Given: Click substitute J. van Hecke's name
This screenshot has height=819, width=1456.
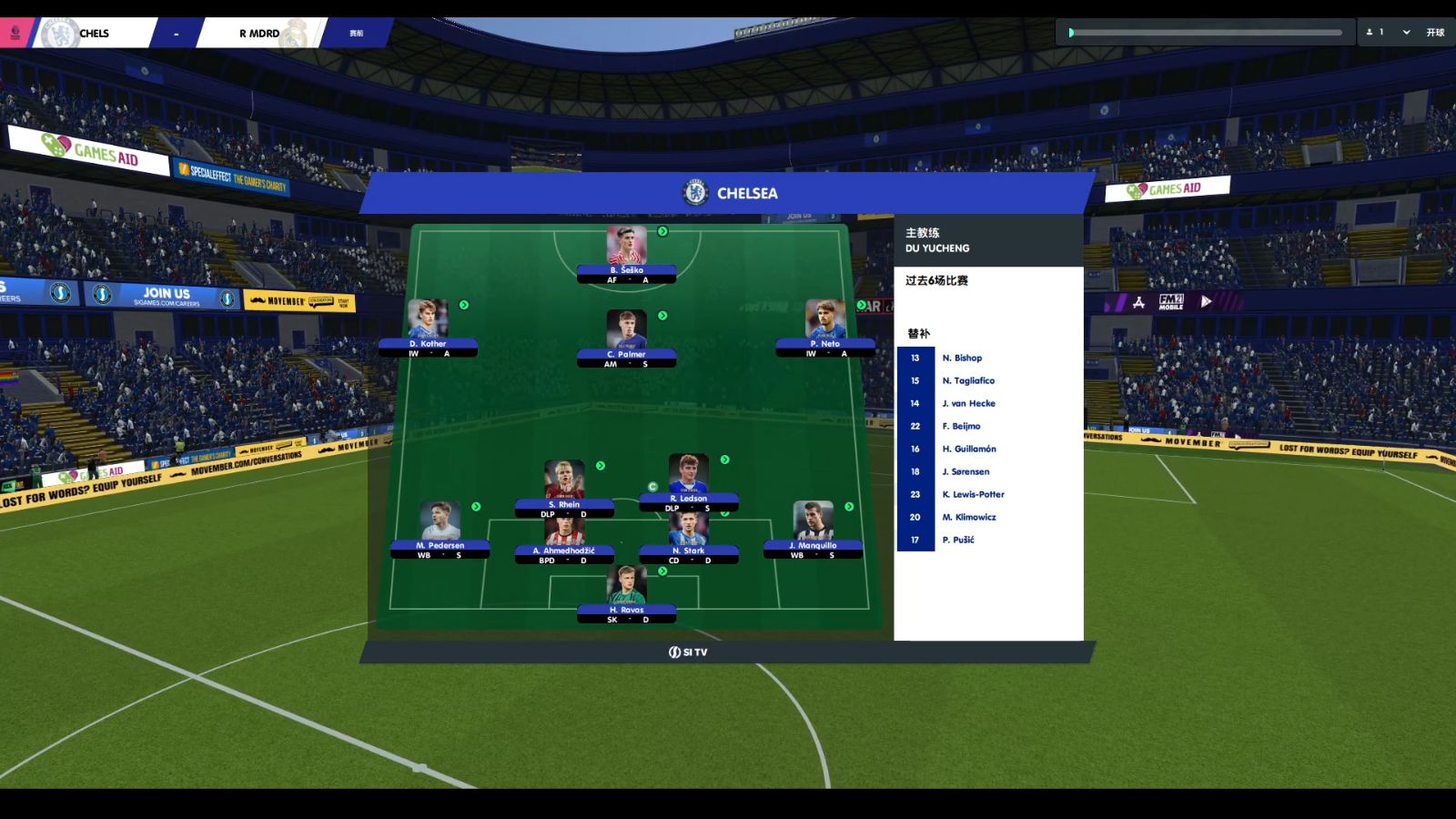Looking at the screenshot, I should tap(968, 404).
